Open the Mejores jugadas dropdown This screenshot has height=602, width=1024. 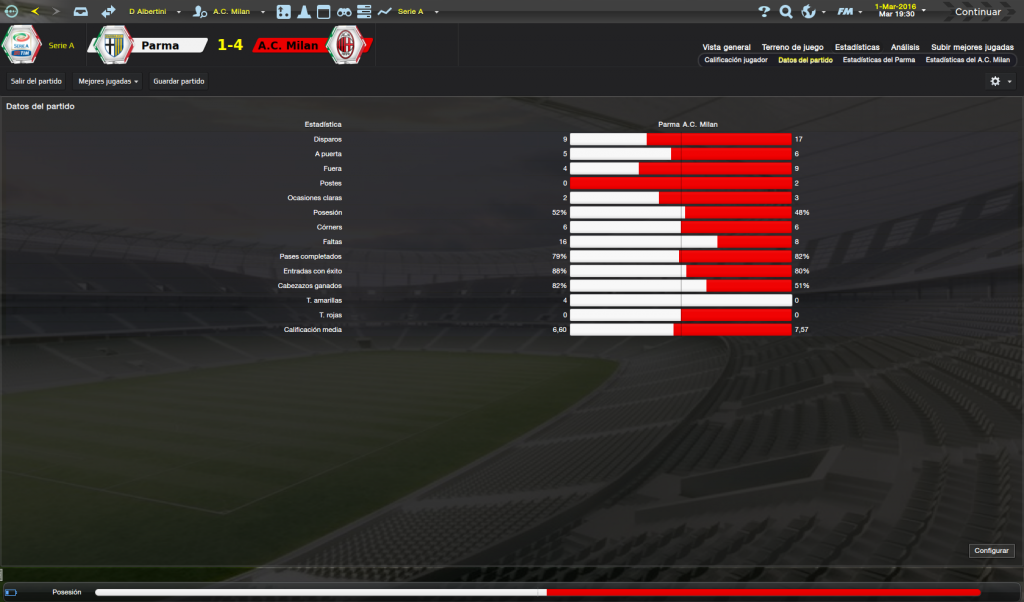(x=108, y=80)
